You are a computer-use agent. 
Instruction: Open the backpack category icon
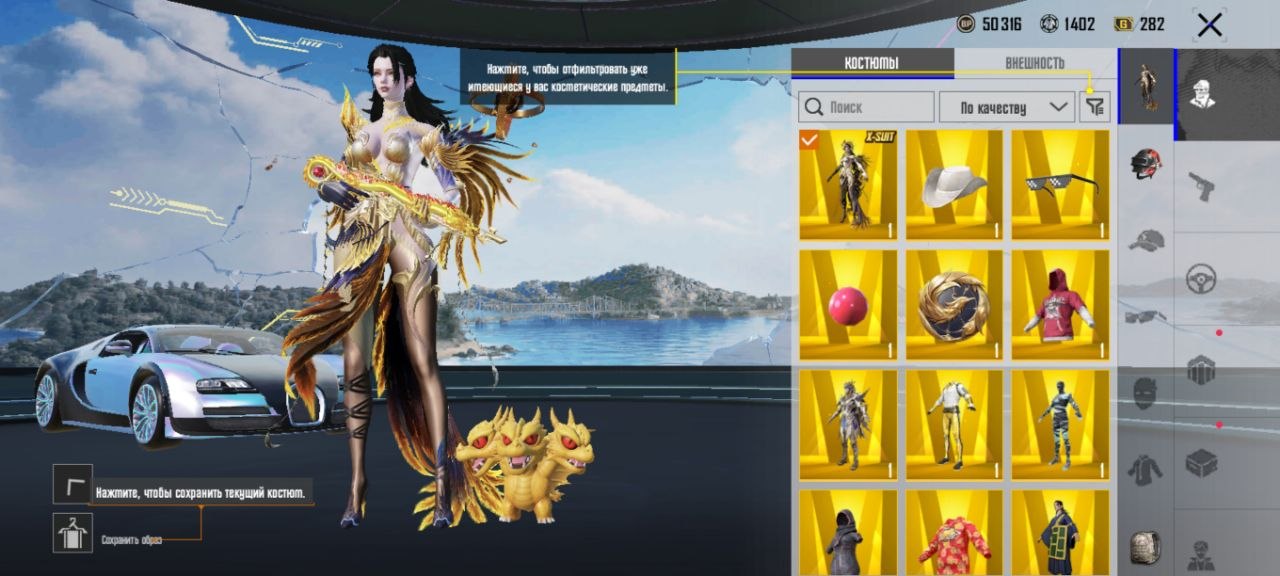point(1146,547)
